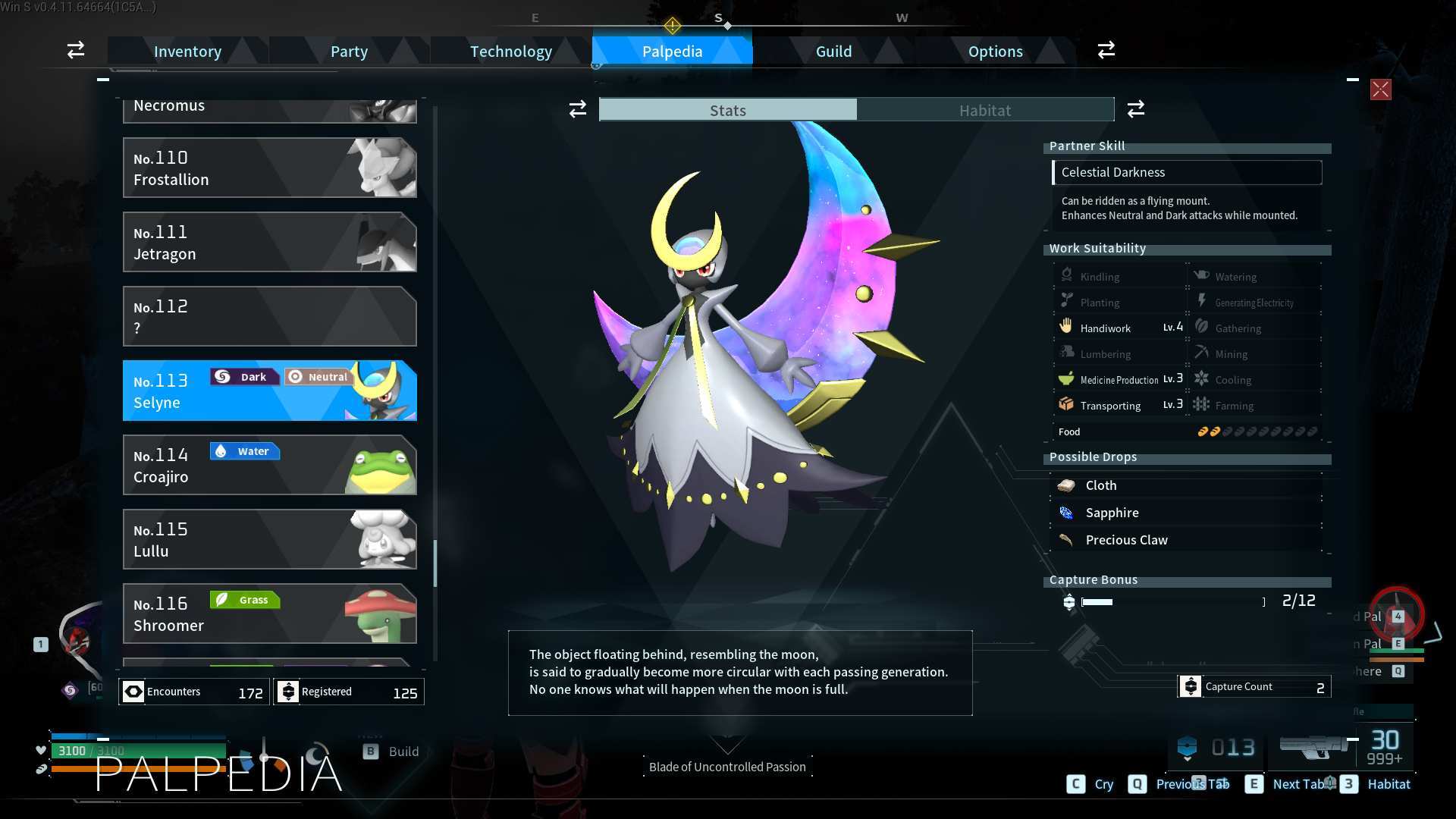Close the Palpedia with the red X

(1380, 89)
